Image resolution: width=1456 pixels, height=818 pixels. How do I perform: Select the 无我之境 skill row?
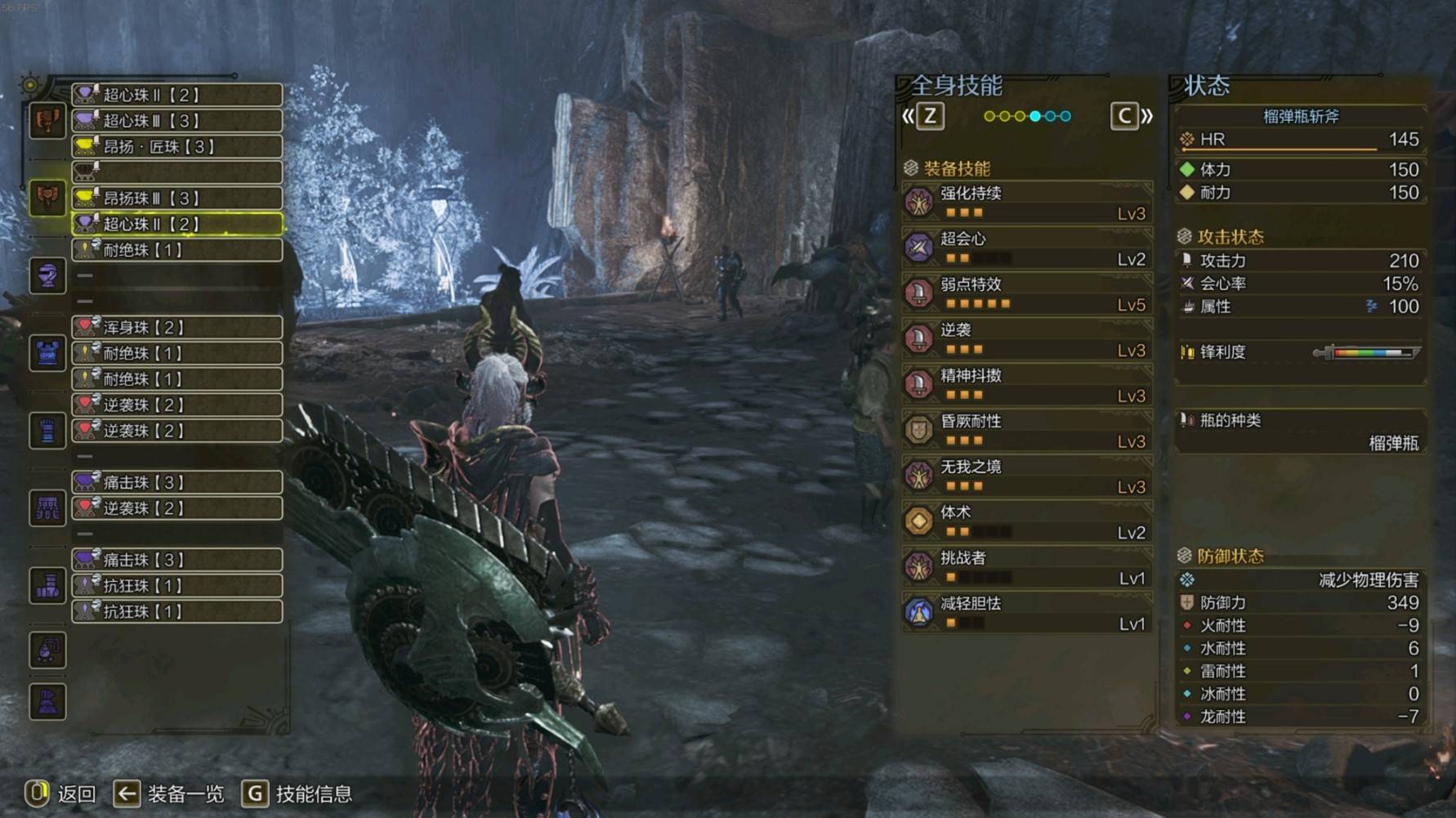[1027, 476]
